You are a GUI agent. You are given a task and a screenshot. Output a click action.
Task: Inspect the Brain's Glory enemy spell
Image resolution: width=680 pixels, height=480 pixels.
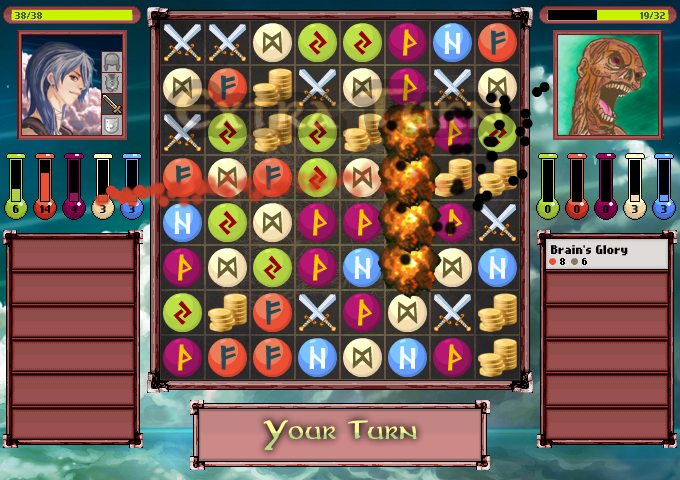click(605, 255)
